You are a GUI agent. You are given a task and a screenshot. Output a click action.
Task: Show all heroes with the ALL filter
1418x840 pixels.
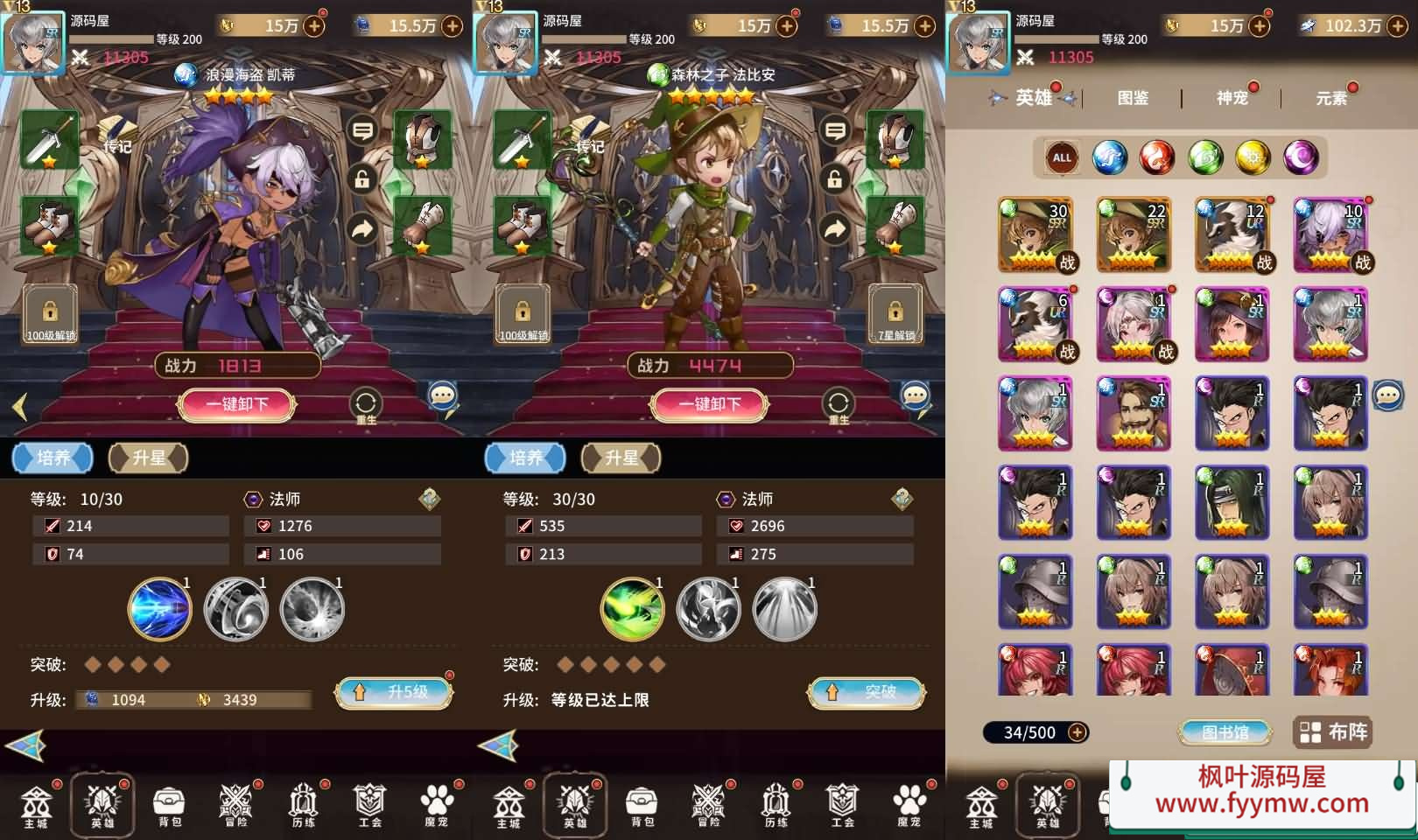pyautogui.click(x=1062, y=158)
